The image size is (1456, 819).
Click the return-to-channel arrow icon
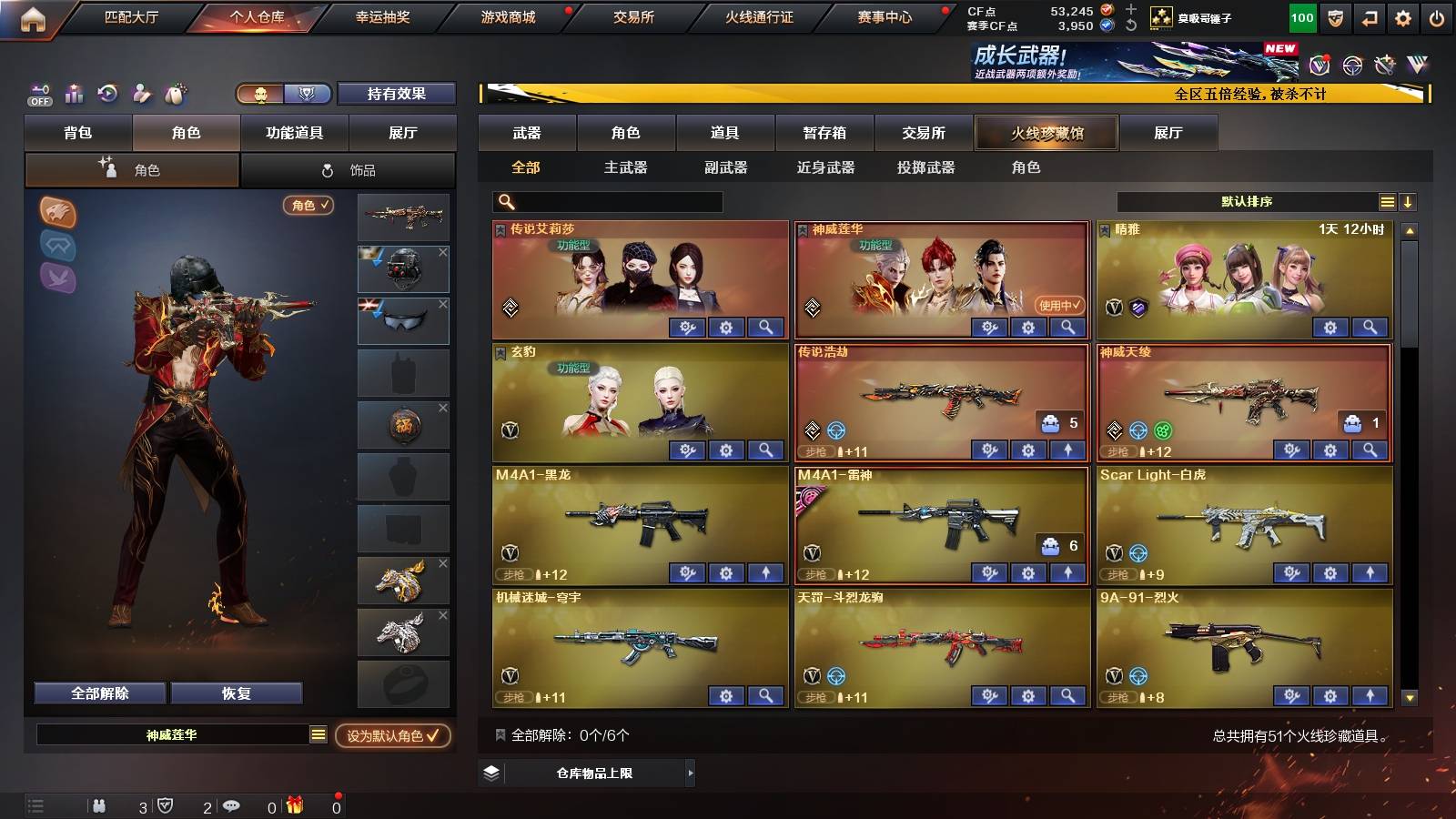click(1368, 15)
